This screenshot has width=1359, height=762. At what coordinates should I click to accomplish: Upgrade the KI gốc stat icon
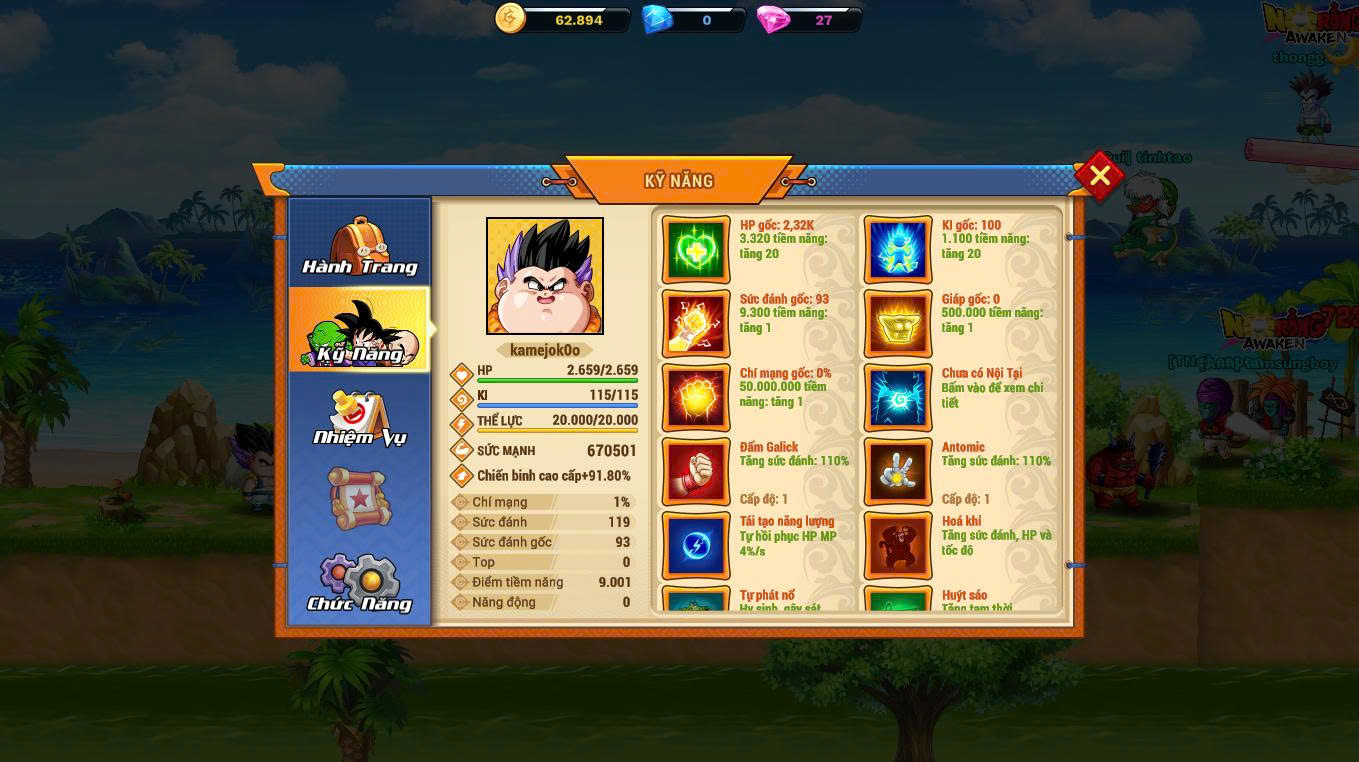click(898, 250)
